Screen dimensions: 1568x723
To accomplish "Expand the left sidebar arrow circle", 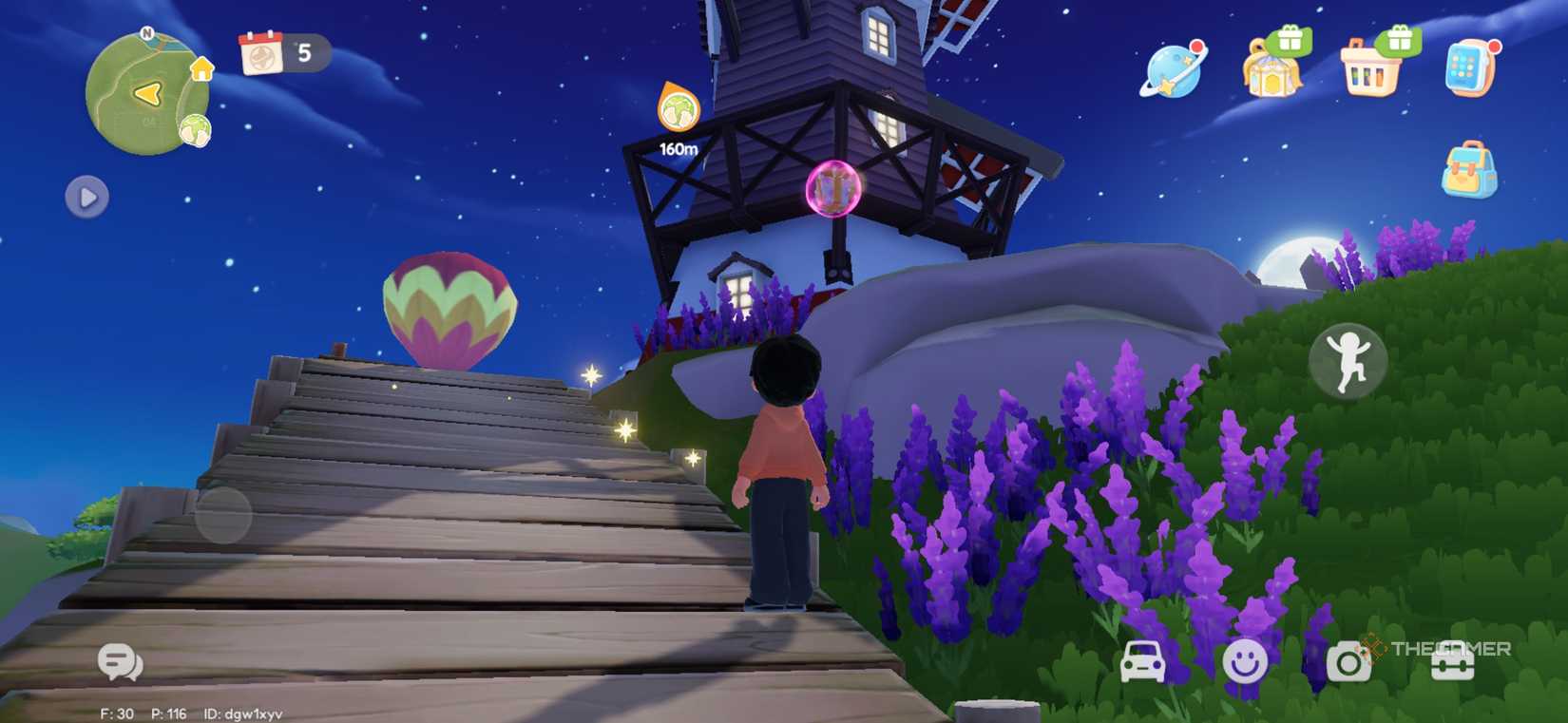I will (86, 198).
